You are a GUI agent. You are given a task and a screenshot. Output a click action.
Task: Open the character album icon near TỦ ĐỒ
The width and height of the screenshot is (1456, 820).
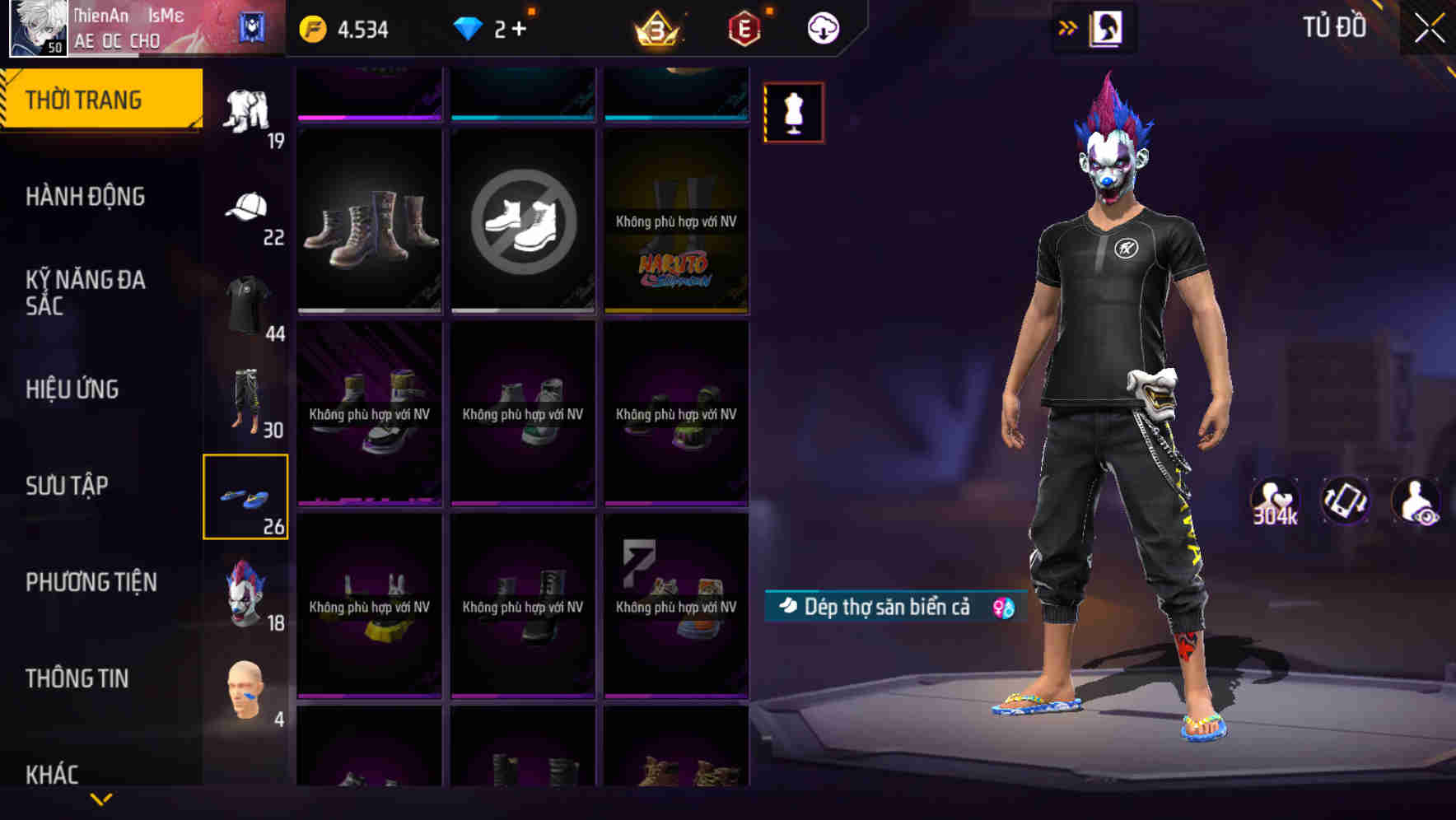[1108, 27]
